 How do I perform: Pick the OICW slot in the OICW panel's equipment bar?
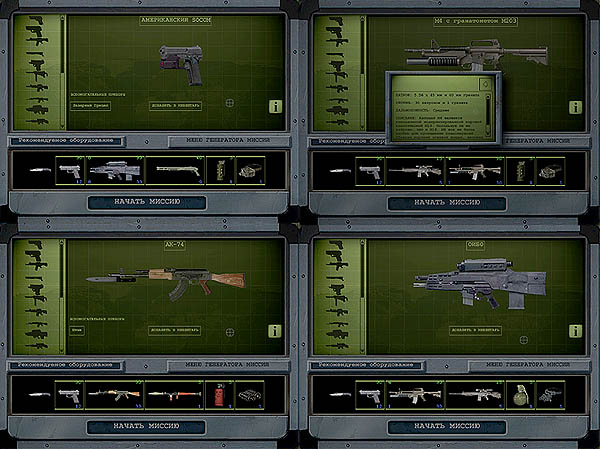click(x=415, y=395)
